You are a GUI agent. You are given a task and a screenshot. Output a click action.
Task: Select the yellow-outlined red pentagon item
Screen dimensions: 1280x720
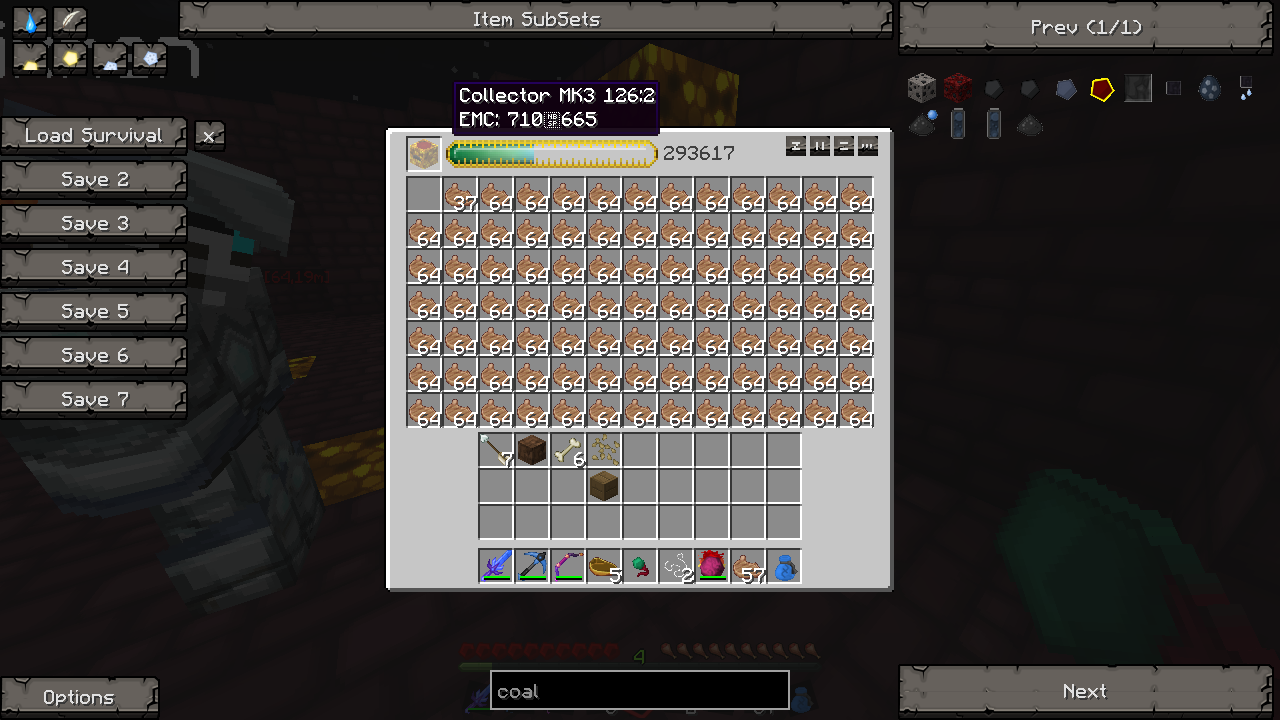[x=1102, y=89]
